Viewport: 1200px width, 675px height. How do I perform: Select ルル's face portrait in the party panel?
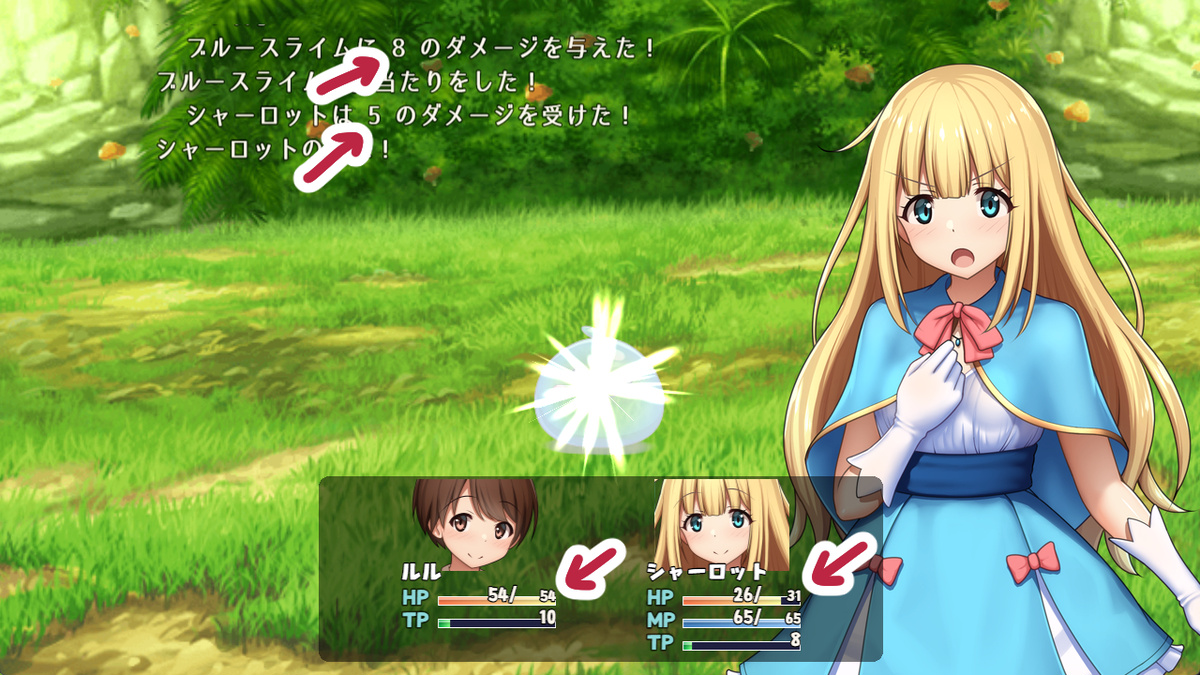tap(475, 524)
